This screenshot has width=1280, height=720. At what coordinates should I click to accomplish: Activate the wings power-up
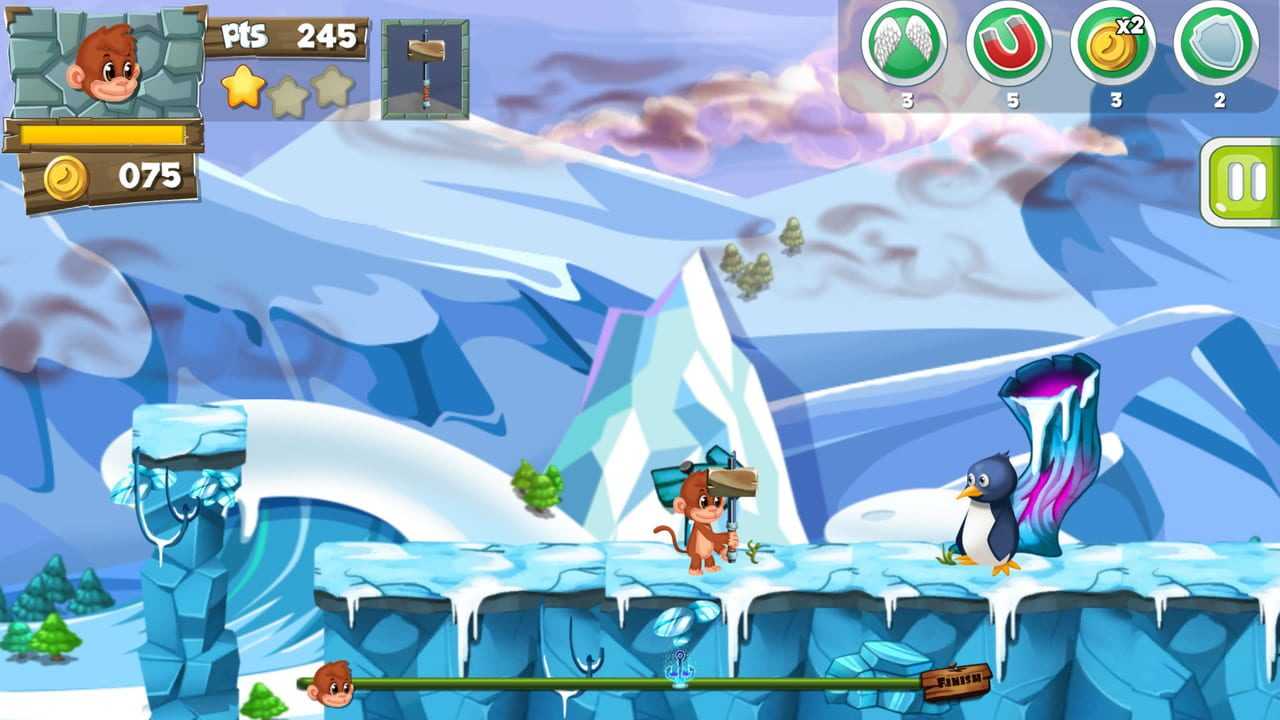[x=904, y=44]
